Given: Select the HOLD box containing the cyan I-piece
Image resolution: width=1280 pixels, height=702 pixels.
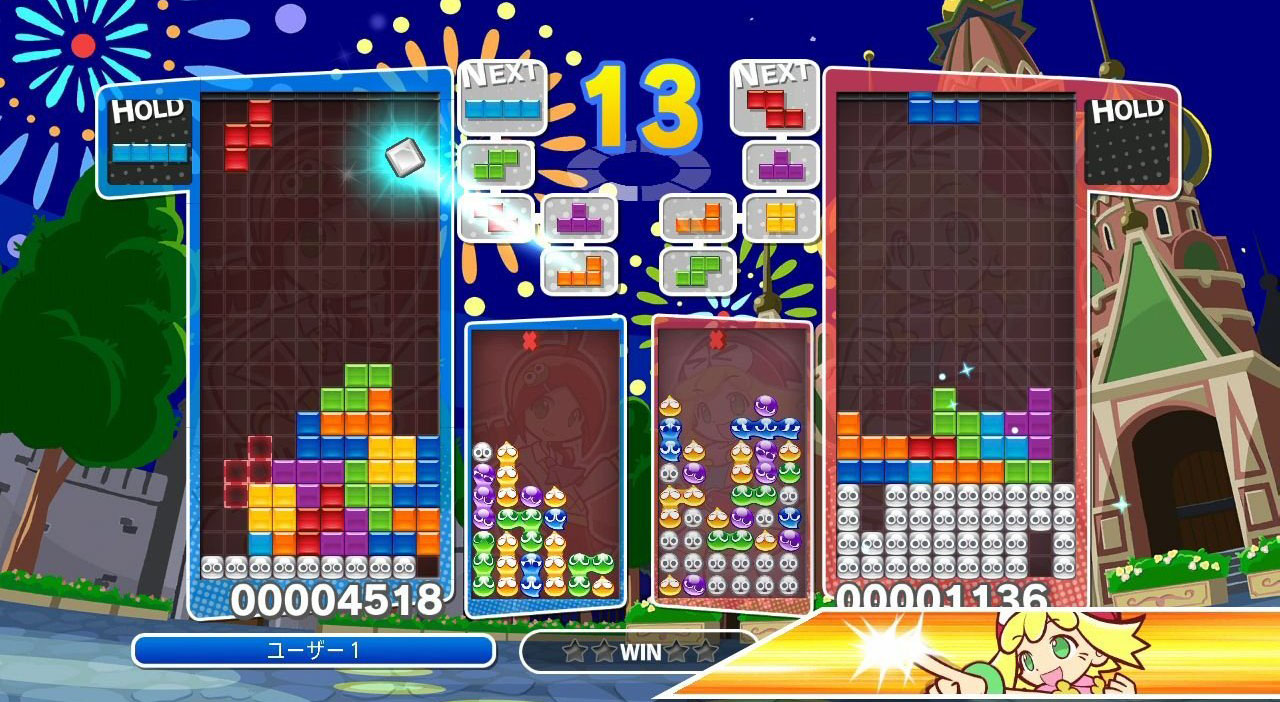Looking at the screenshot, I should point(148,142).
